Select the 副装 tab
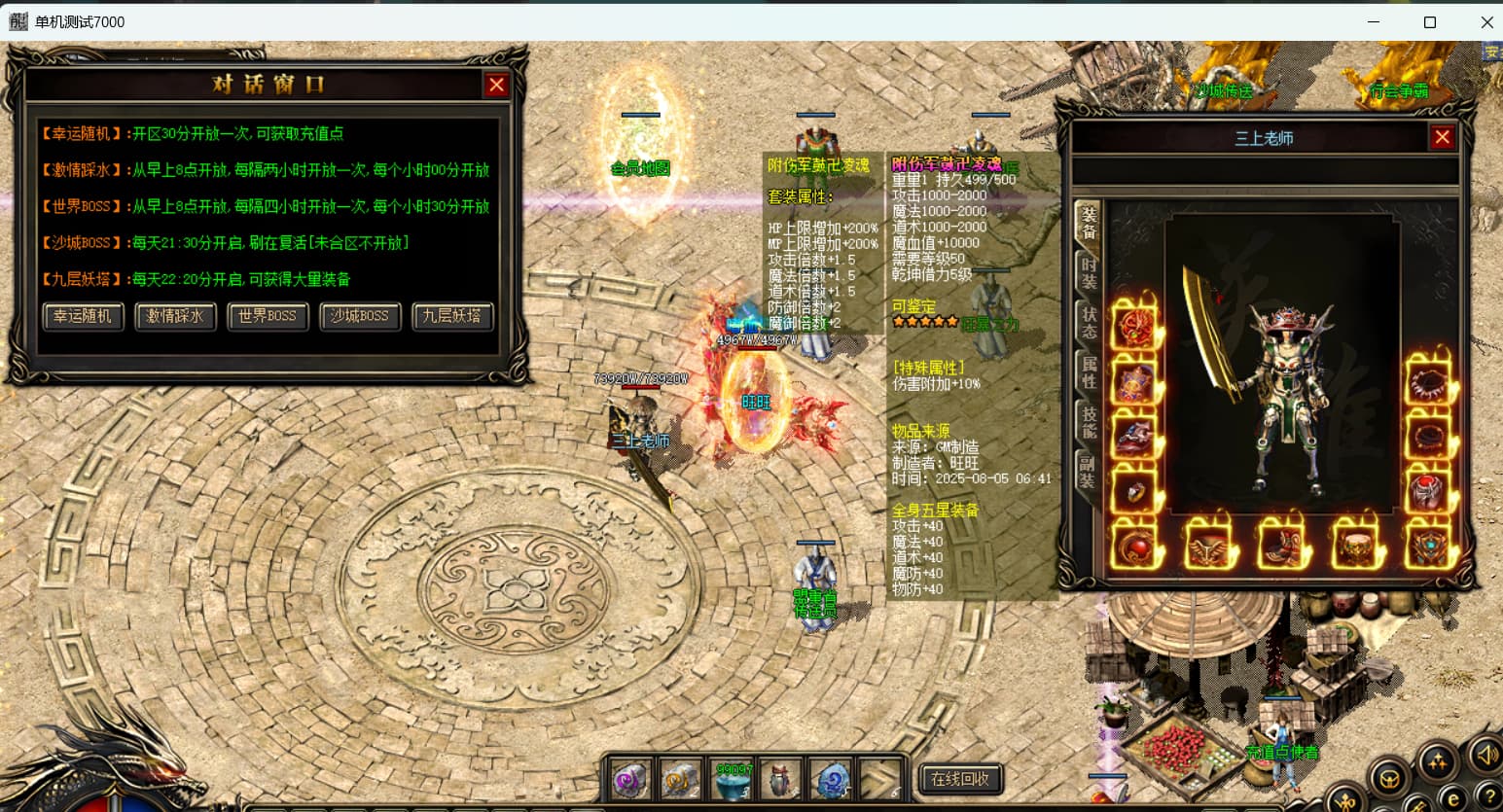The height and width of the screenshot is (812, 1503). pyautogui.click(x=1088, y=472)
